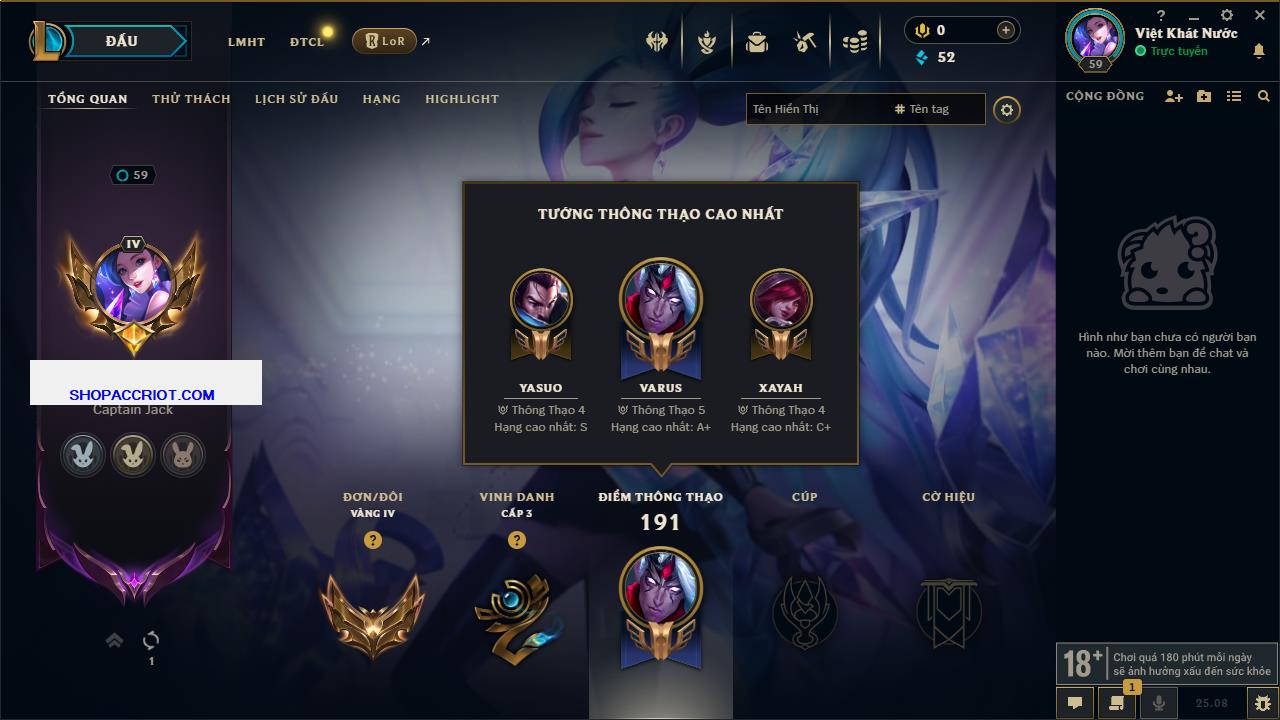Open the VINH DANH honor emblem
Viewport: 1280px width, 720px height.
[516, 615]
